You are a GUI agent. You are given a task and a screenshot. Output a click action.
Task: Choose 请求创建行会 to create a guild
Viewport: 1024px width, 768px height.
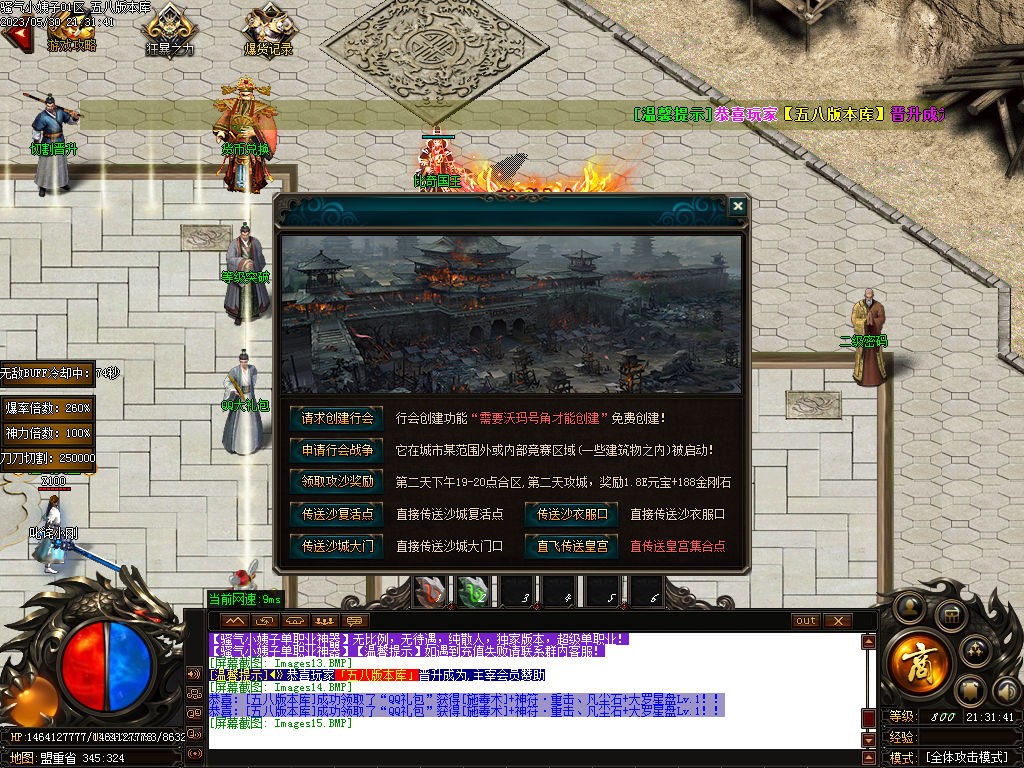coord(336,418)
